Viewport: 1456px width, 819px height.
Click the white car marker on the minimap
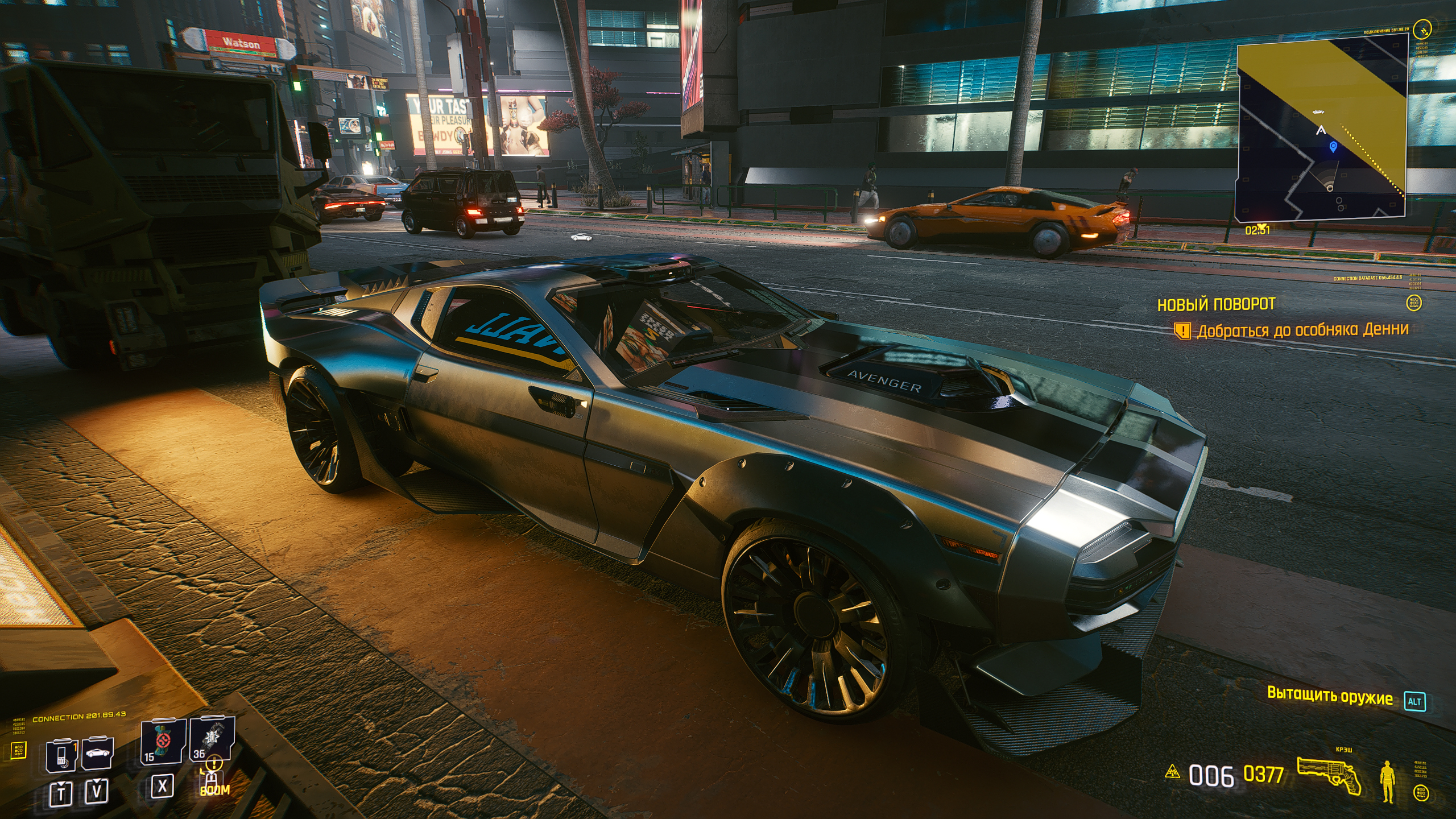[x=1318, y=112]
